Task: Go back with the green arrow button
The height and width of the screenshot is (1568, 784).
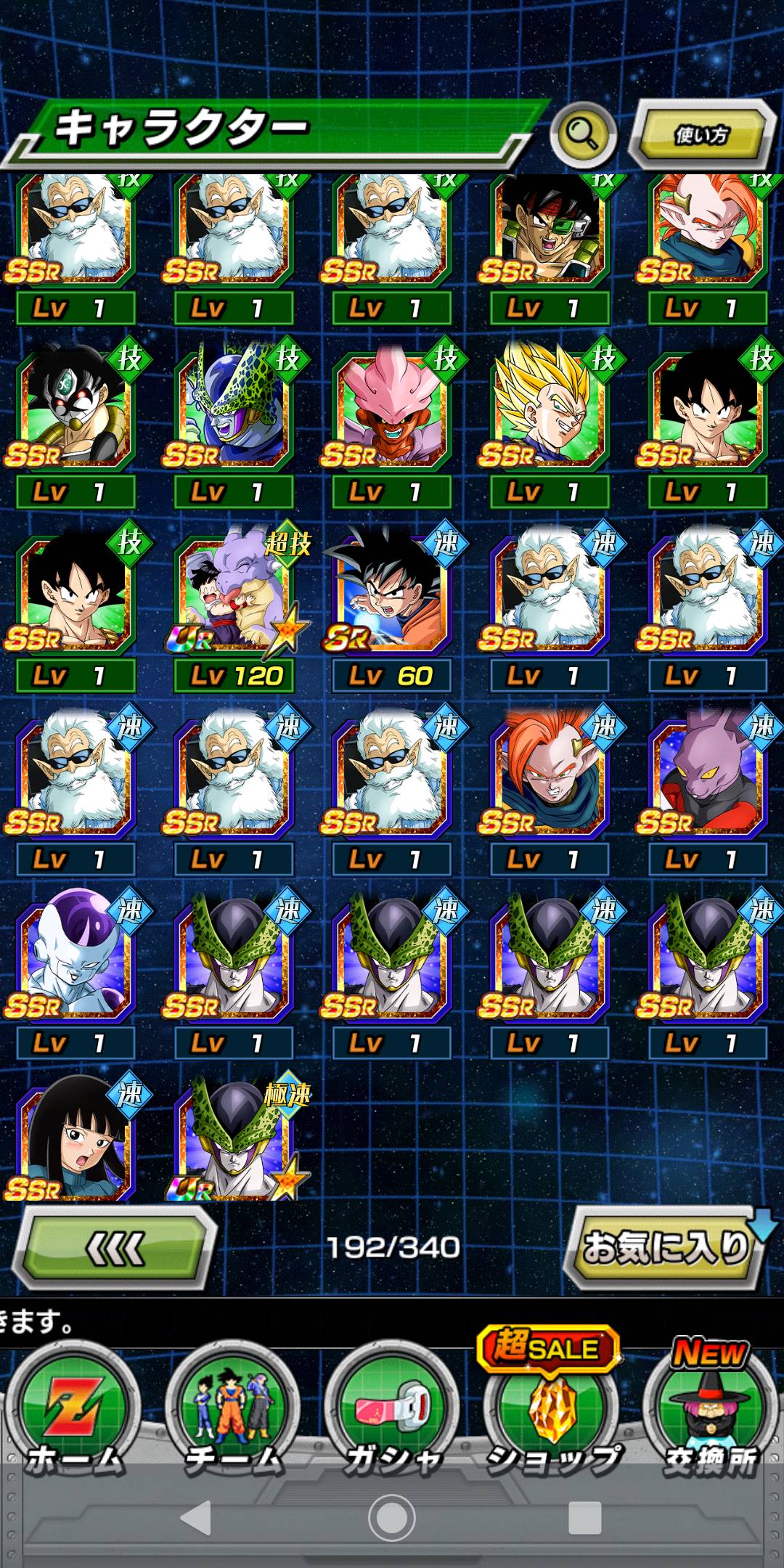Action: (x=116, y=1249)
